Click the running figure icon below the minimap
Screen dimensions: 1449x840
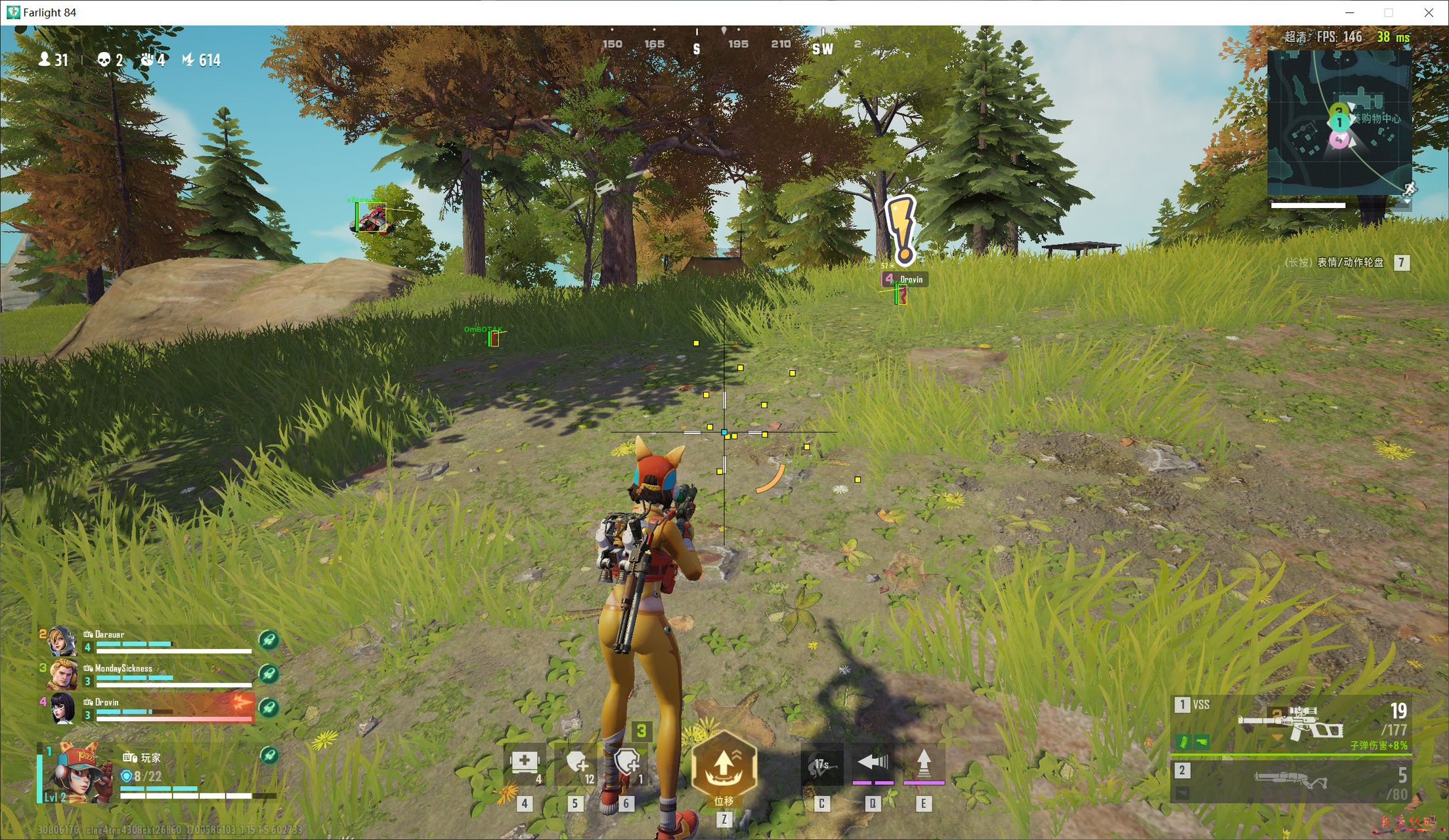click(1408, 190)
